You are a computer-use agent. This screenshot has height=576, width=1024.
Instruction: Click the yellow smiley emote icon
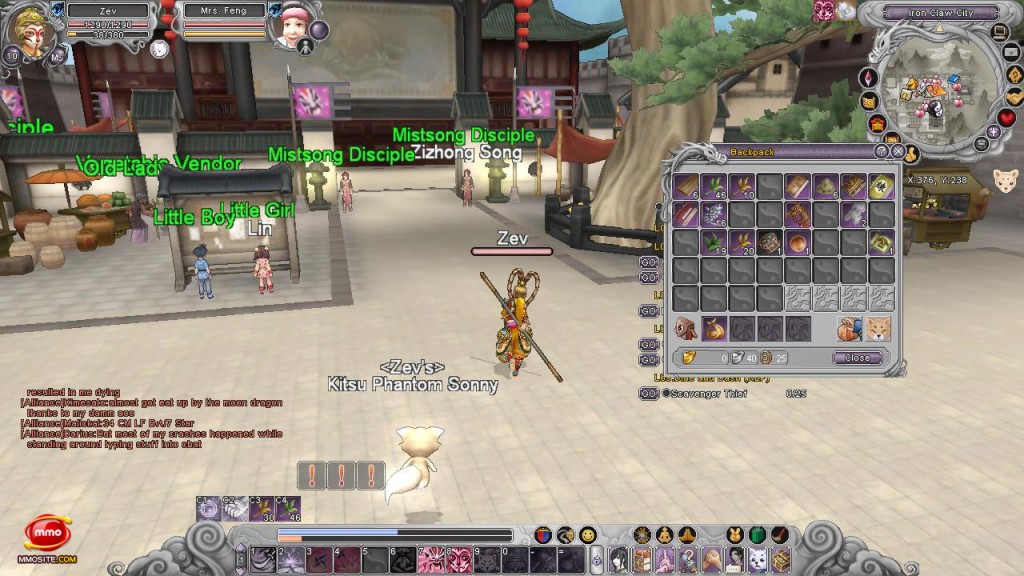pyautogui.click(x=588, y=535)
